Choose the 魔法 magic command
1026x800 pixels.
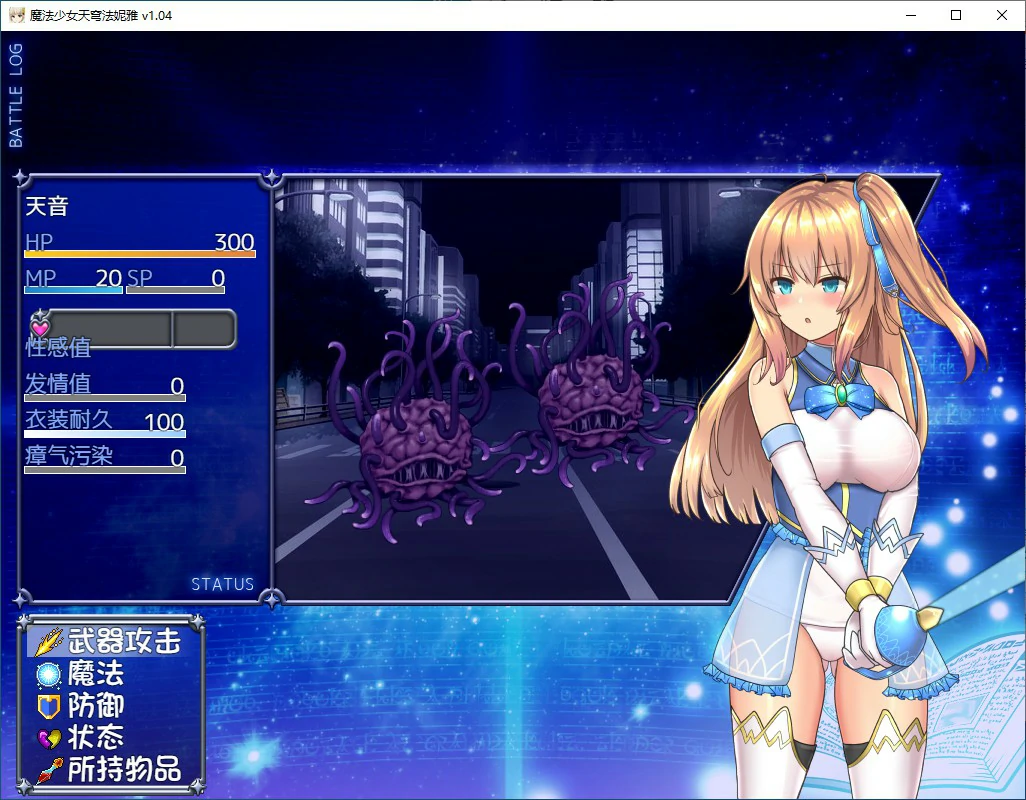(x=95, y=674)
